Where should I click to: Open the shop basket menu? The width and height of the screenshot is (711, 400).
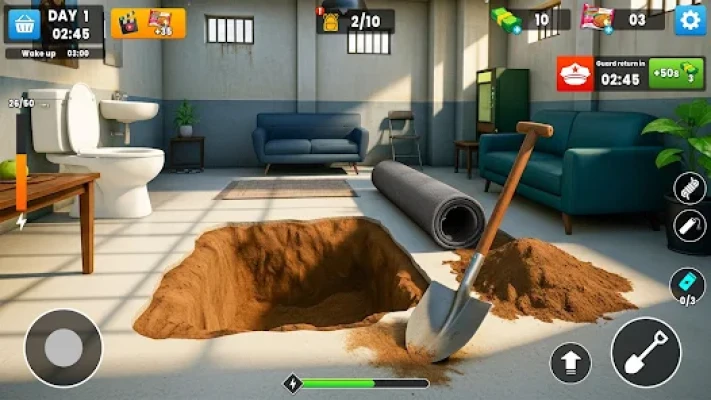pos(23,23)
